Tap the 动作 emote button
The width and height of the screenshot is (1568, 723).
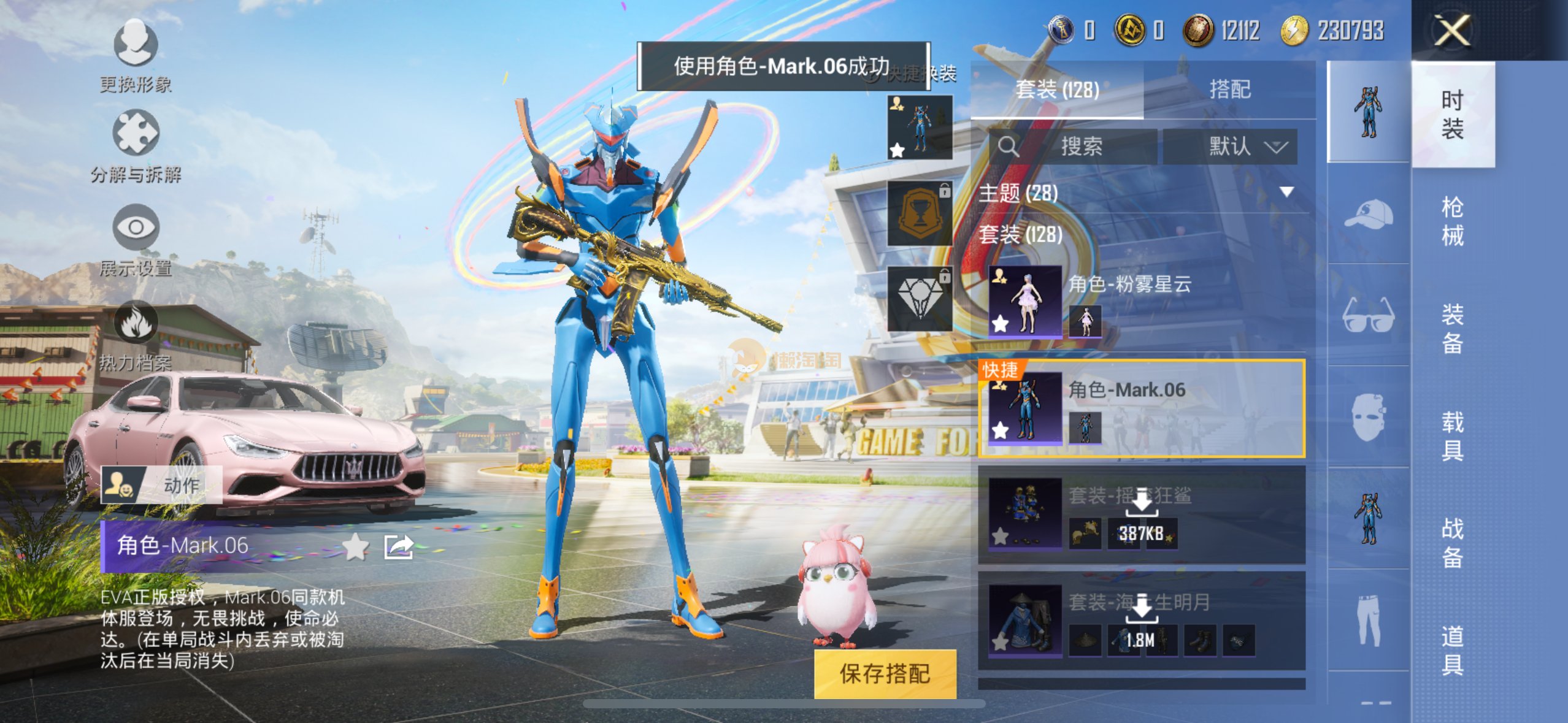[162, 484]
